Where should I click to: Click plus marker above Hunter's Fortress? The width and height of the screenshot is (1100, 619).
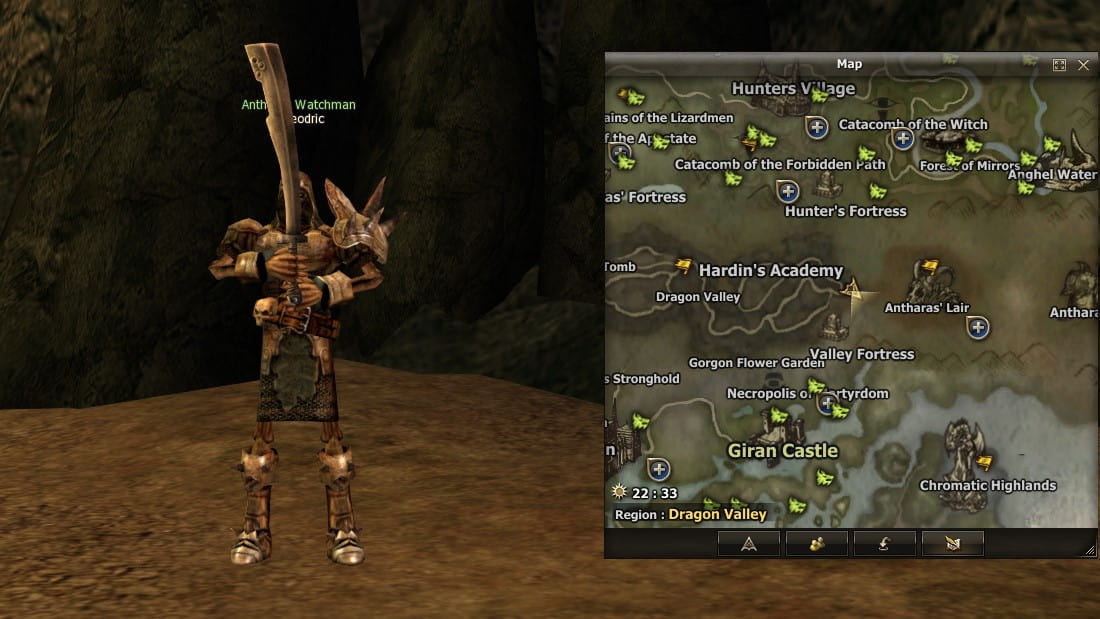[788, 190]
